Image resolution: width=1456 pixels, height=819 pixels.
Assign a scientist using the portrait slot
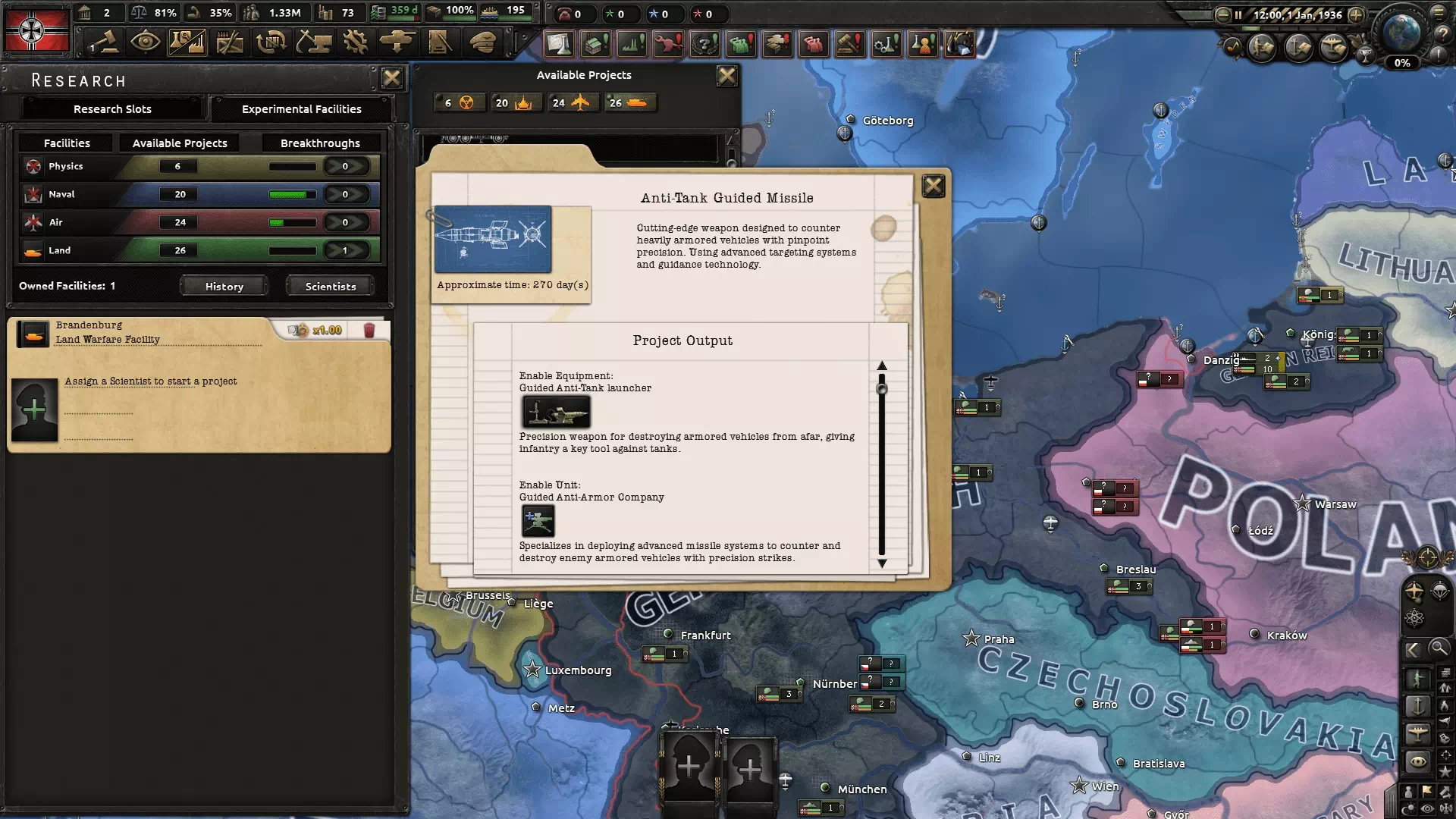34,410
